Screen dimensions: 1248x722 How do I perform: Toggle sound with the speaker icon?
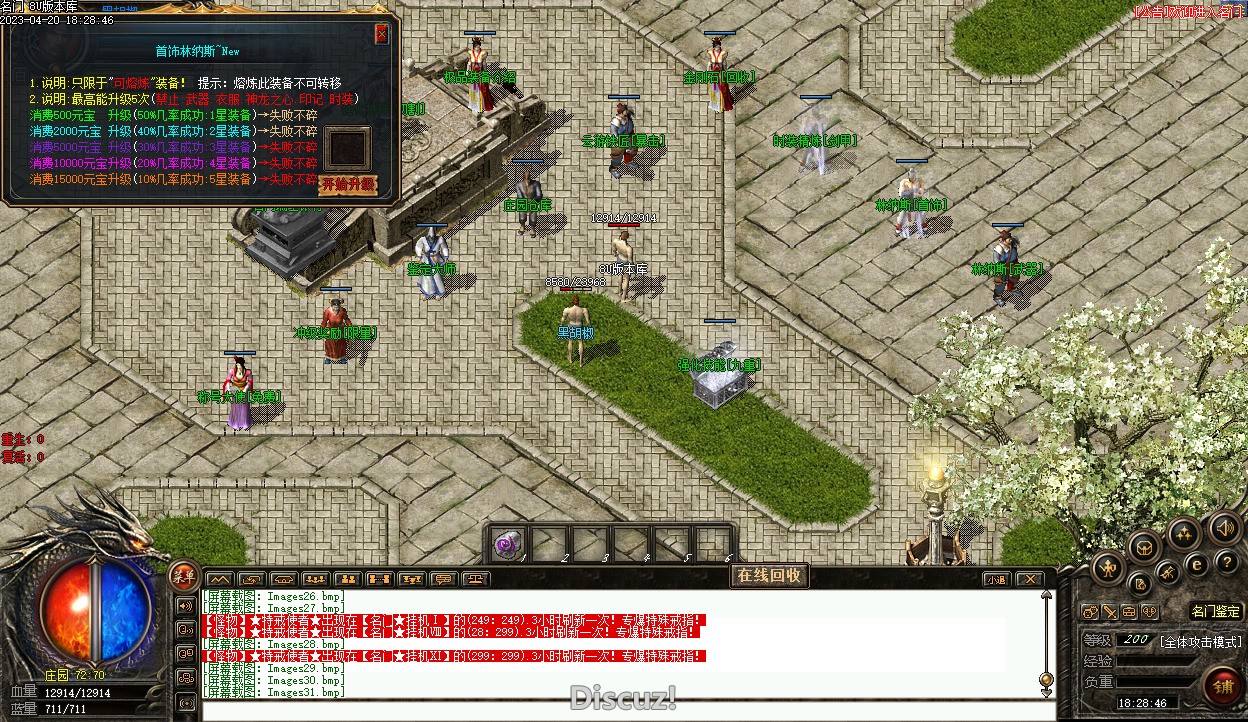1226,527
